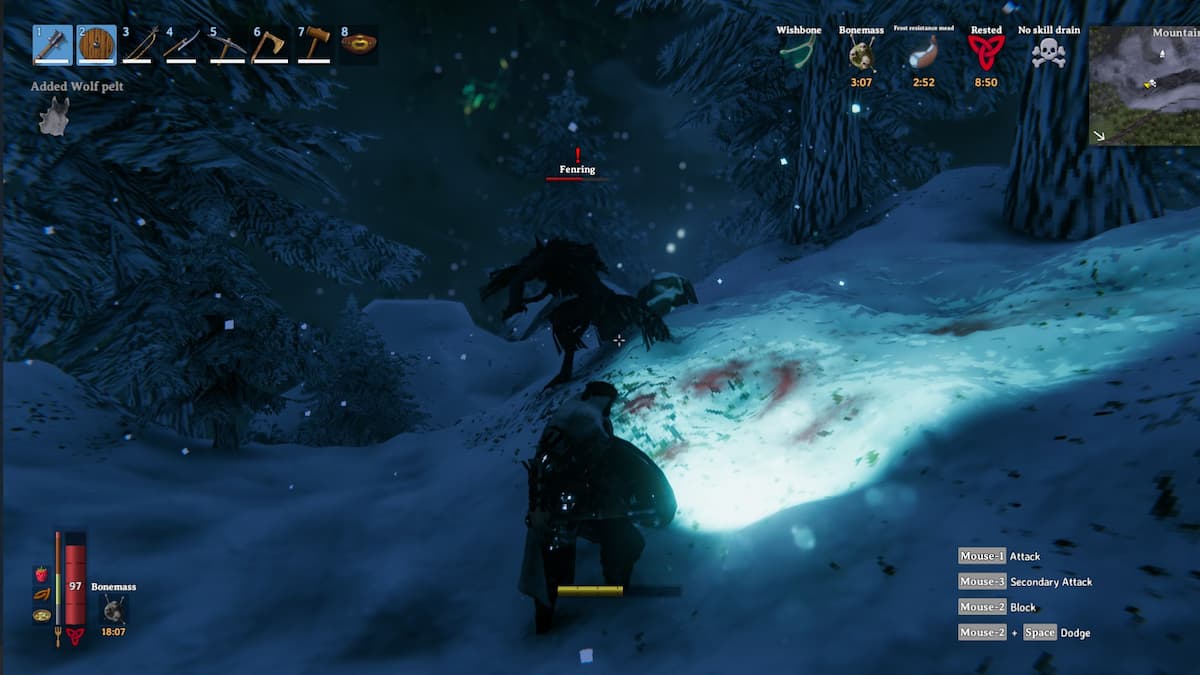The width and height of the screenshot is (1200, 675).
Task: Select the bow in hotbar slot 3
Action: (141, 45)
